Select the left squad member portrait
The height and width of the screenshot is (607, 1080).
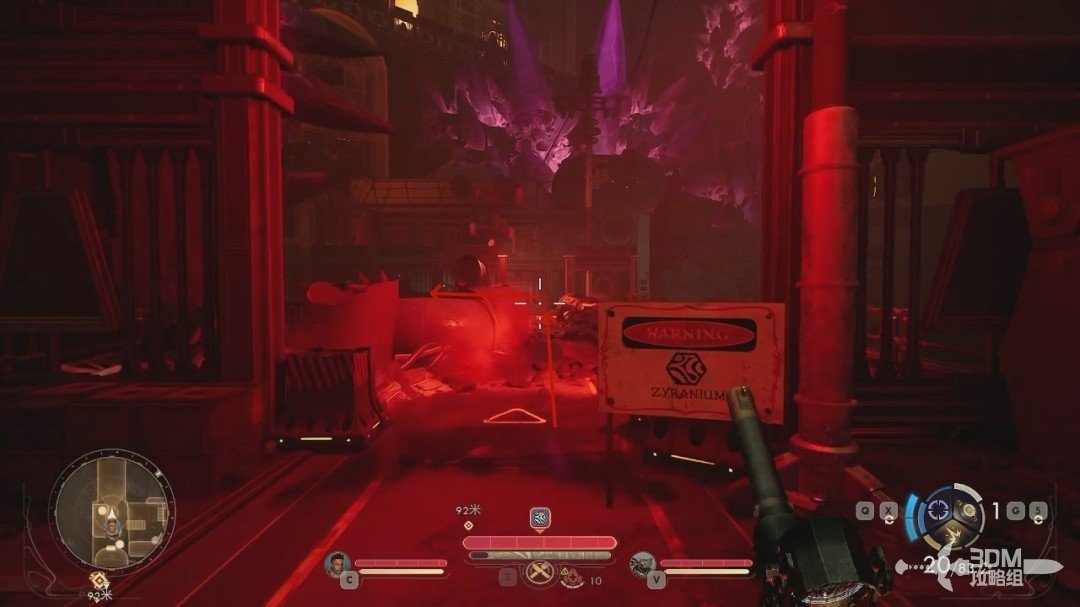pyautogui.click(x=337, y=565)
